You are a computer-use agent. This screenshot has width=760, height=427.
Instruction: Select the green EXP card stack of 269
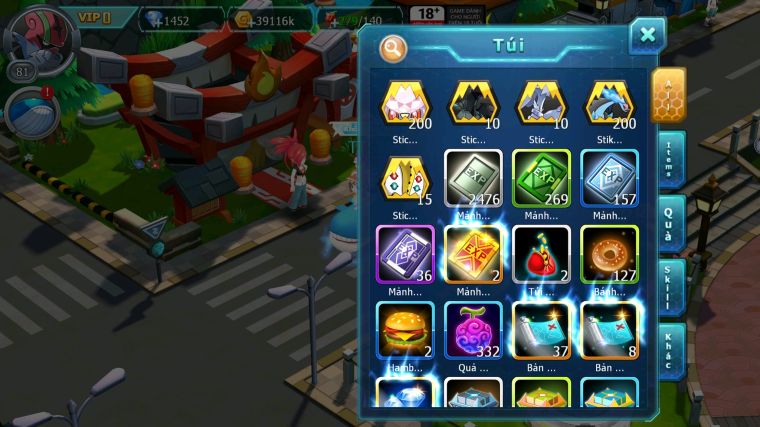click(541, 177)
